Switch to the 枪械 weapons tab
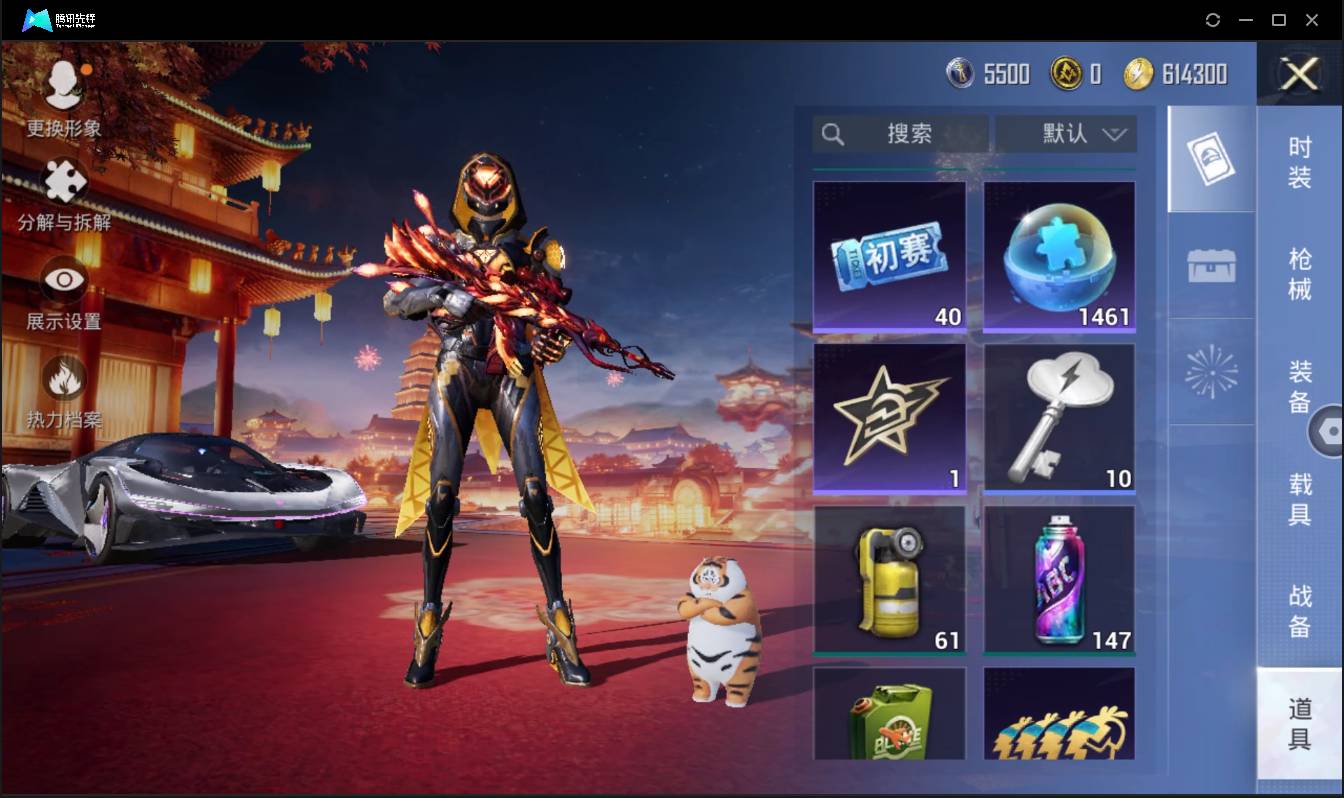Viewport: 1344px width, 798px height. click(x=1299, y=264)
